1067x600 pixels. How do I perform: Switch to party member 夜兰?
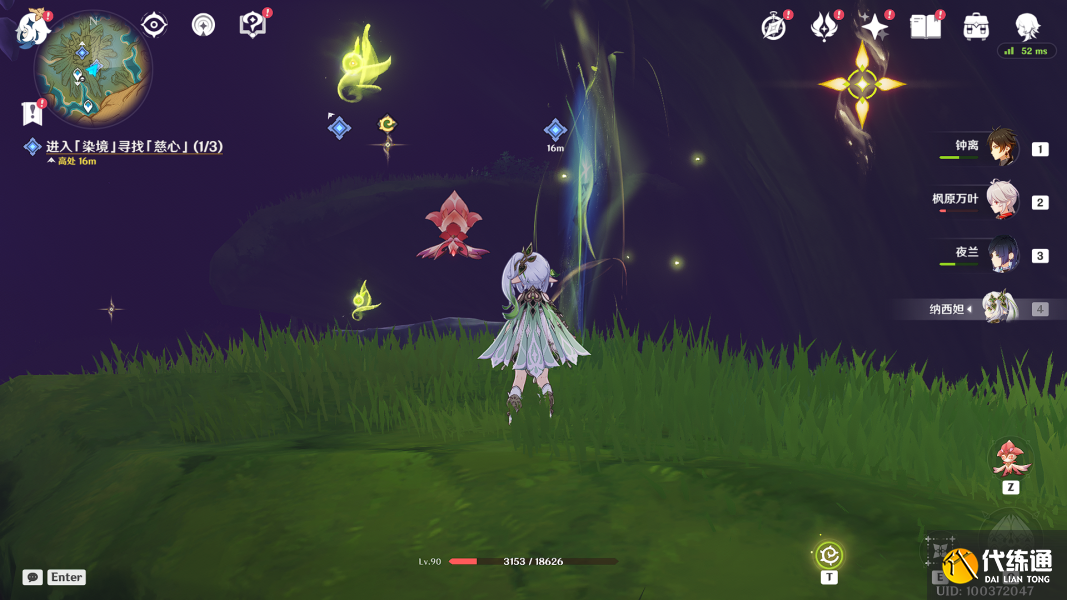pyautogui.click(x=1002, y=255)
